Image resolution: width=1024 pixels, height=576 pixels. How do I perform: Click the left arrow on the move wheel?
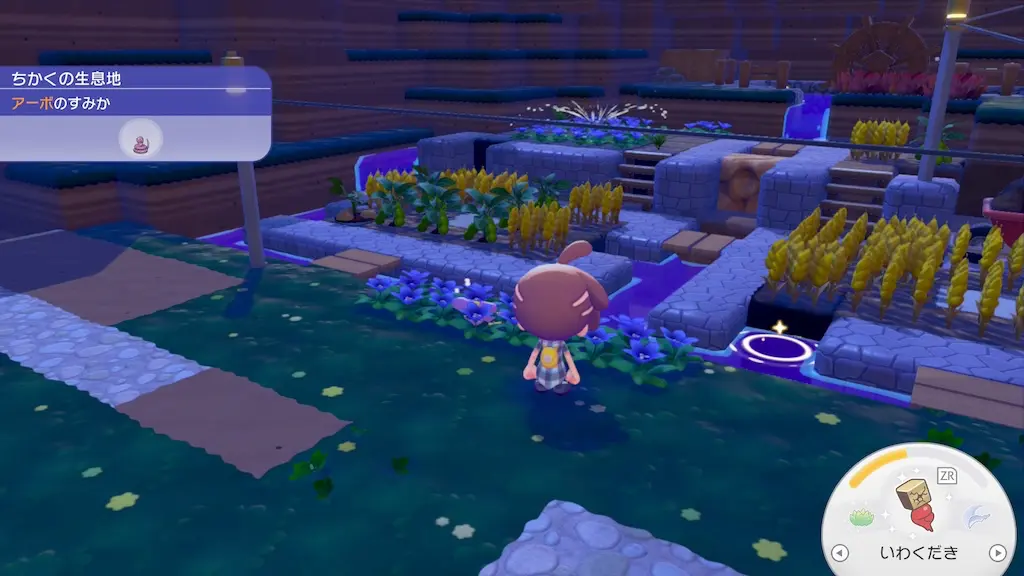tap(840, 553)
